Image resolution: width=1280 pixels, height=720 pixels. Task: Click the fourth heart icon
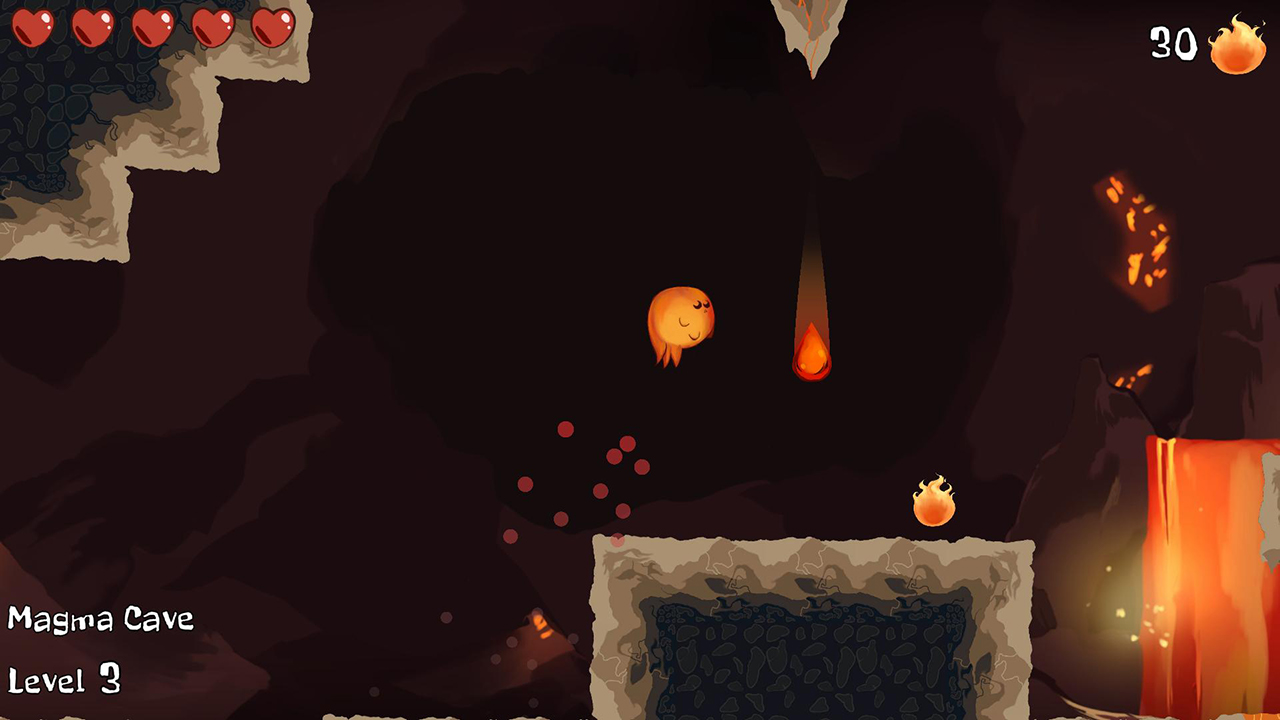[212, 28]
